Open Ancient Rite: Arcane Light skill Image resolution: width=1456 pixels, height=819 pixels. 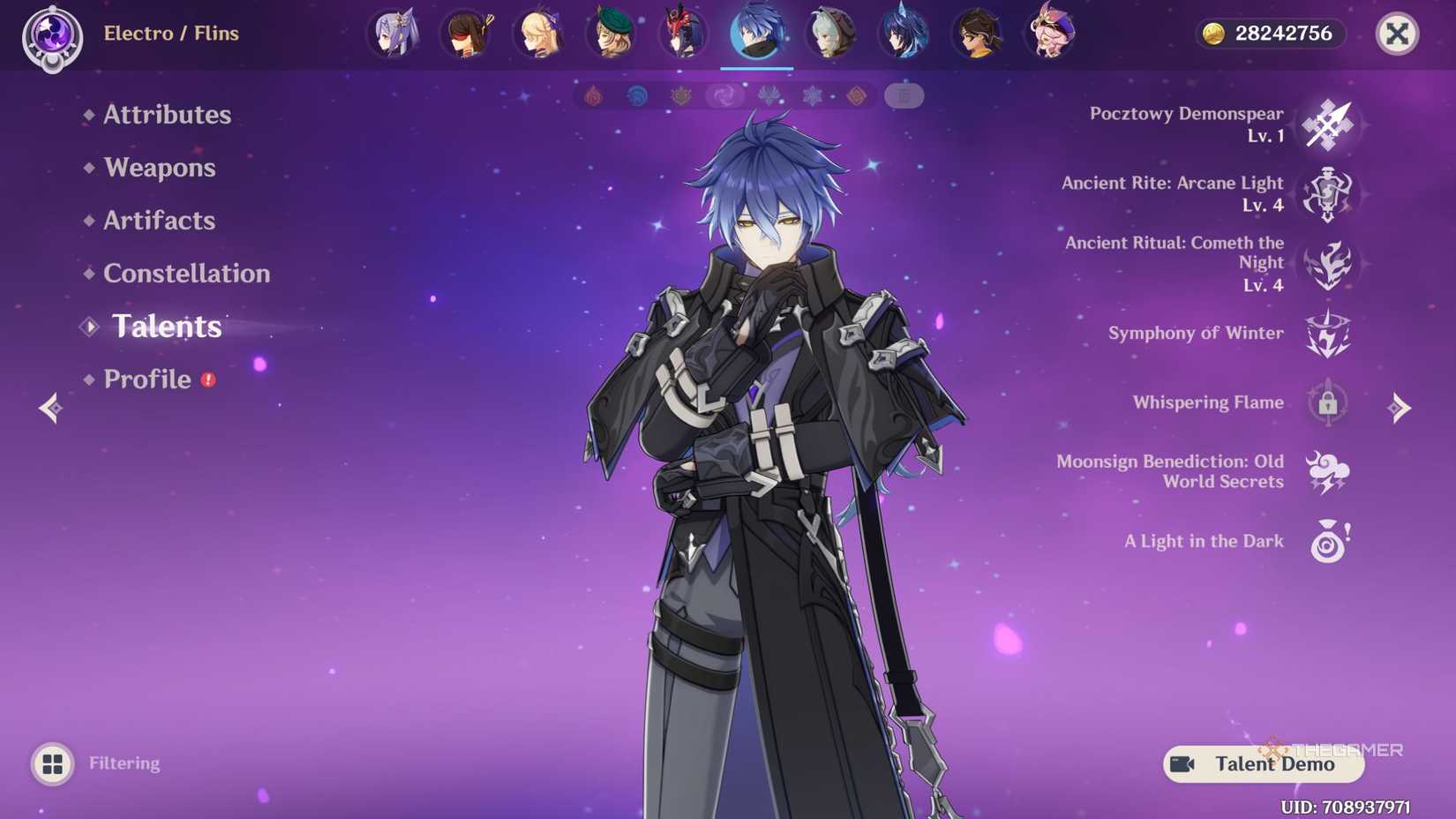click(1327, 194)
